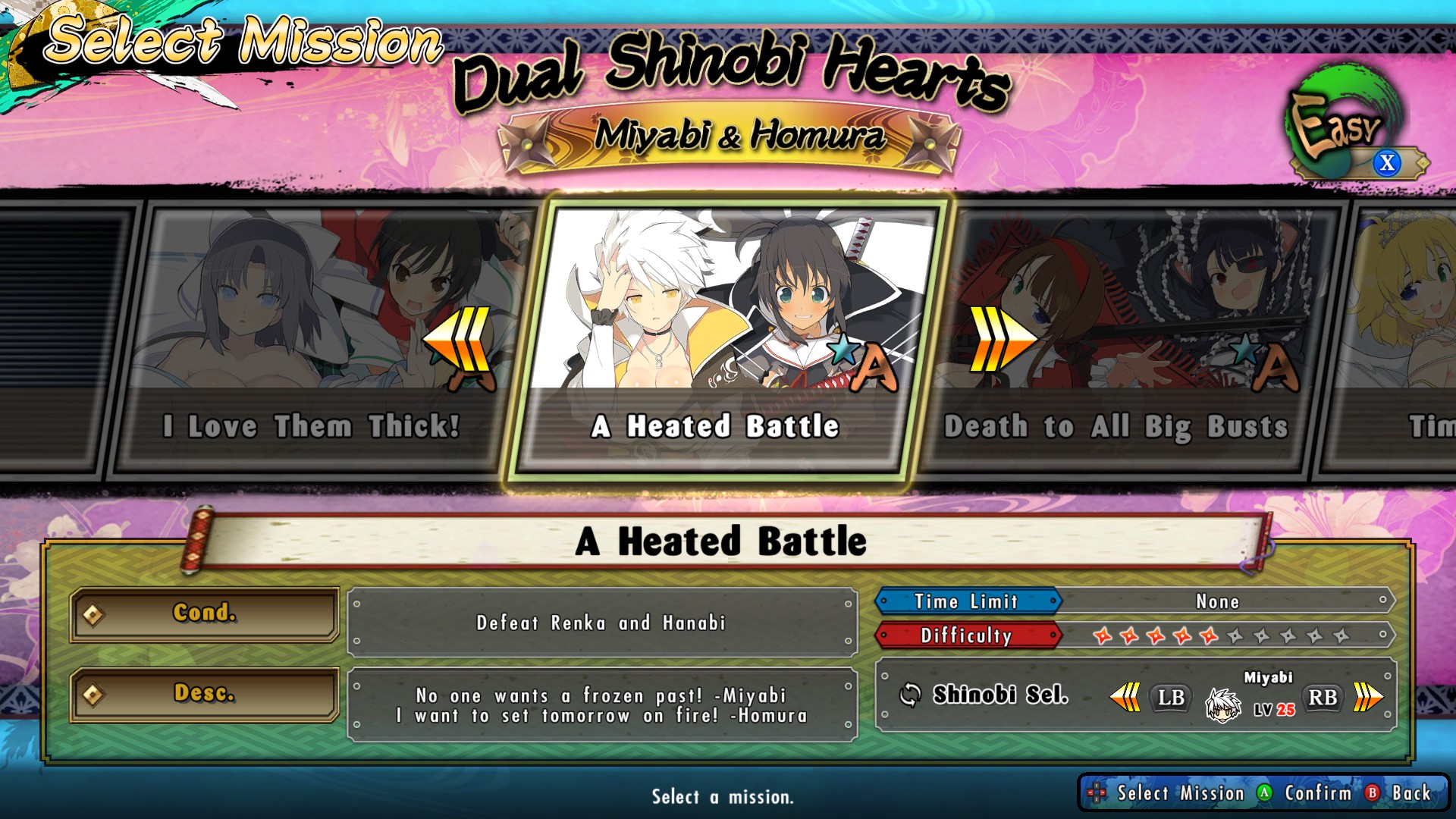This screenshot has width=1456, height=819.
Task: Click the Time Limit field showing None
Action: [1219, 601]
